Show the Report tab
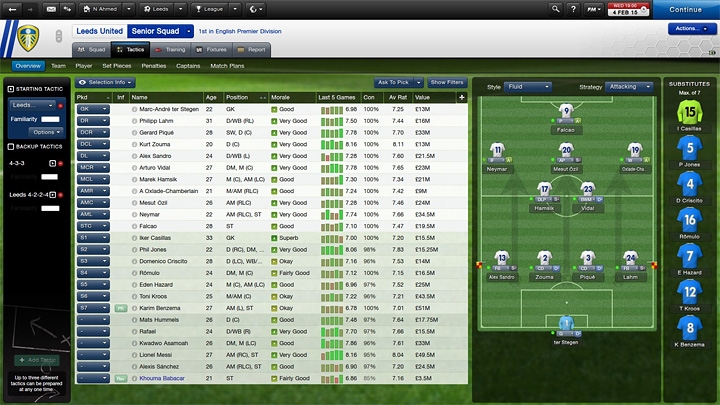The height and width of the screenshot is (405, 720). (x=253, y=48)
